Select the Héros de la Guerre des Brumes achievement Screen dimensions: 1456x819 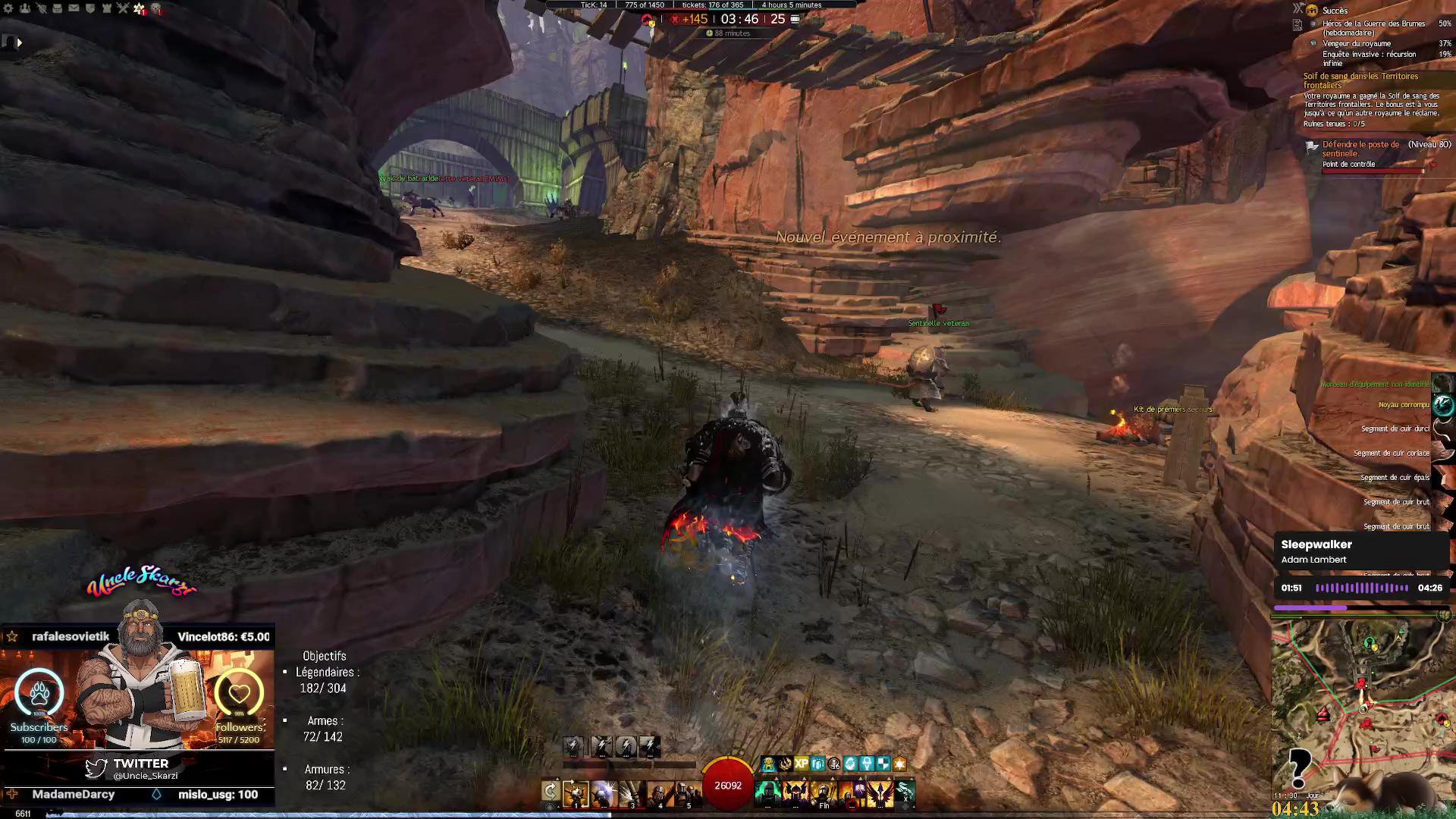(x=1373, y=28)
